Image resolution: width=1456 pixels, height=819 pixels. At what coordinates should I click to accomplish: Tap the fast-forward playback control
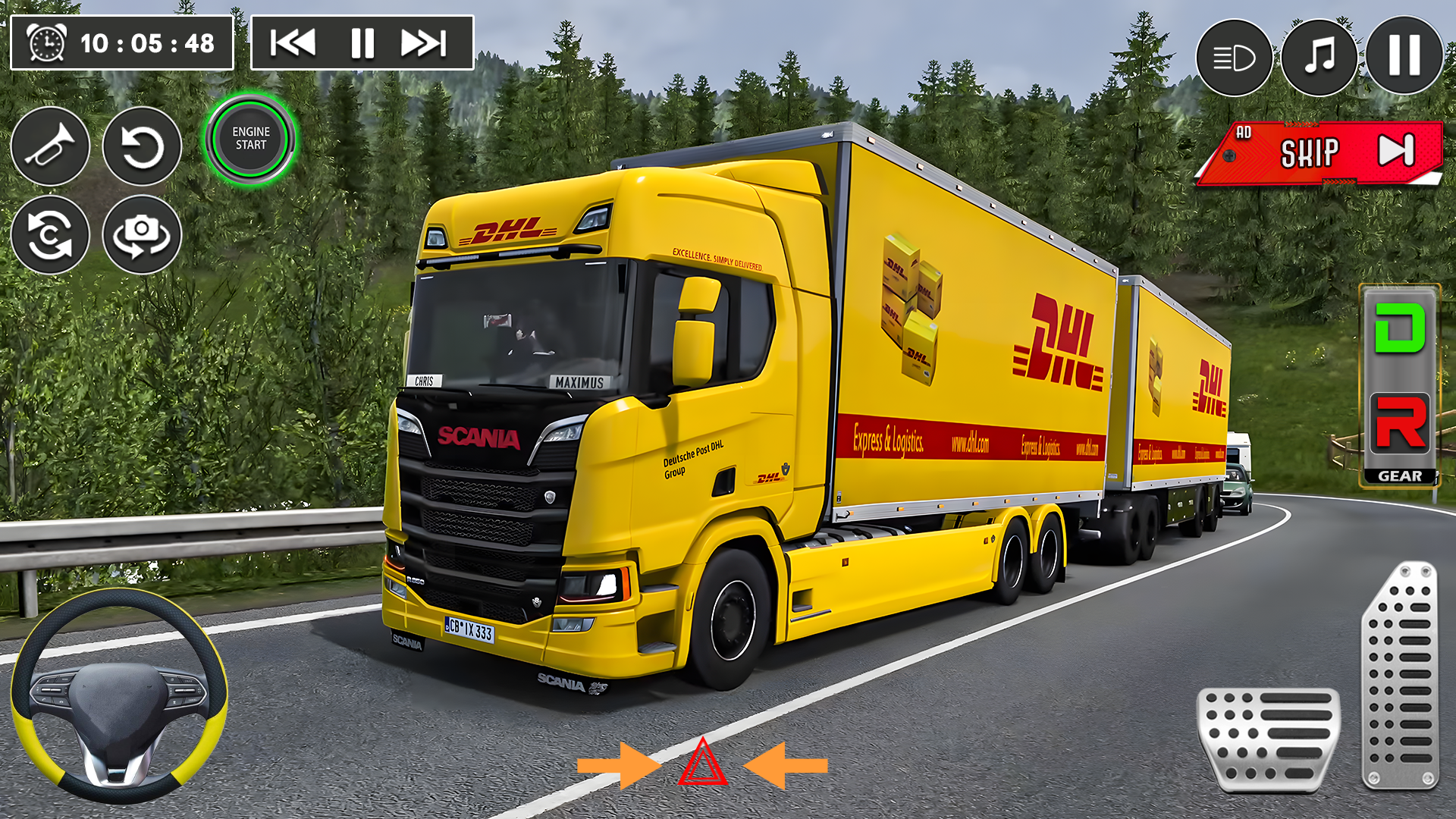pos(424,43)
